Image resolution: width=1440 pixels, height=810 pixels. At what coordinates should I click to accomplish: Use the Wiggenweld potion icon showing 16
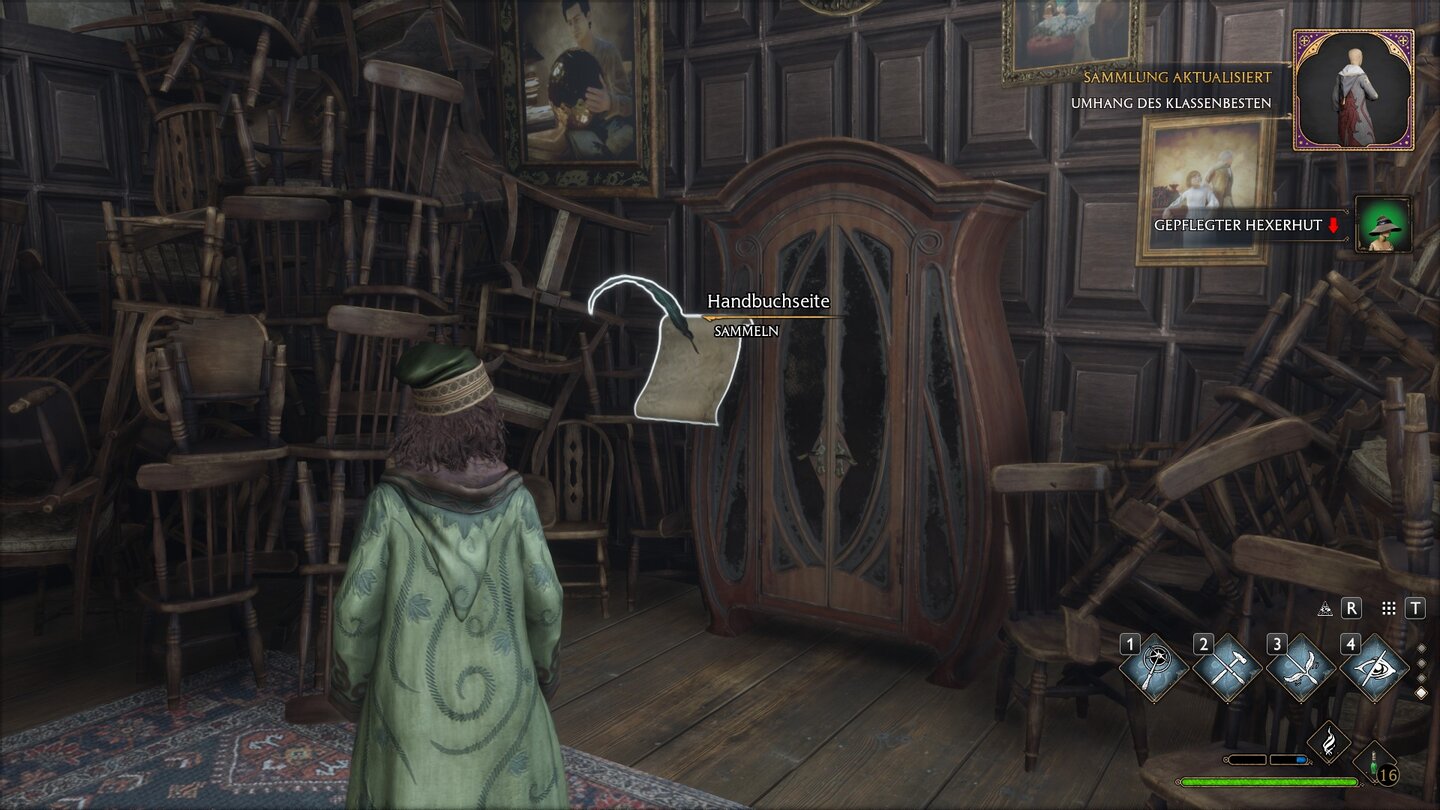point(1373,764)
